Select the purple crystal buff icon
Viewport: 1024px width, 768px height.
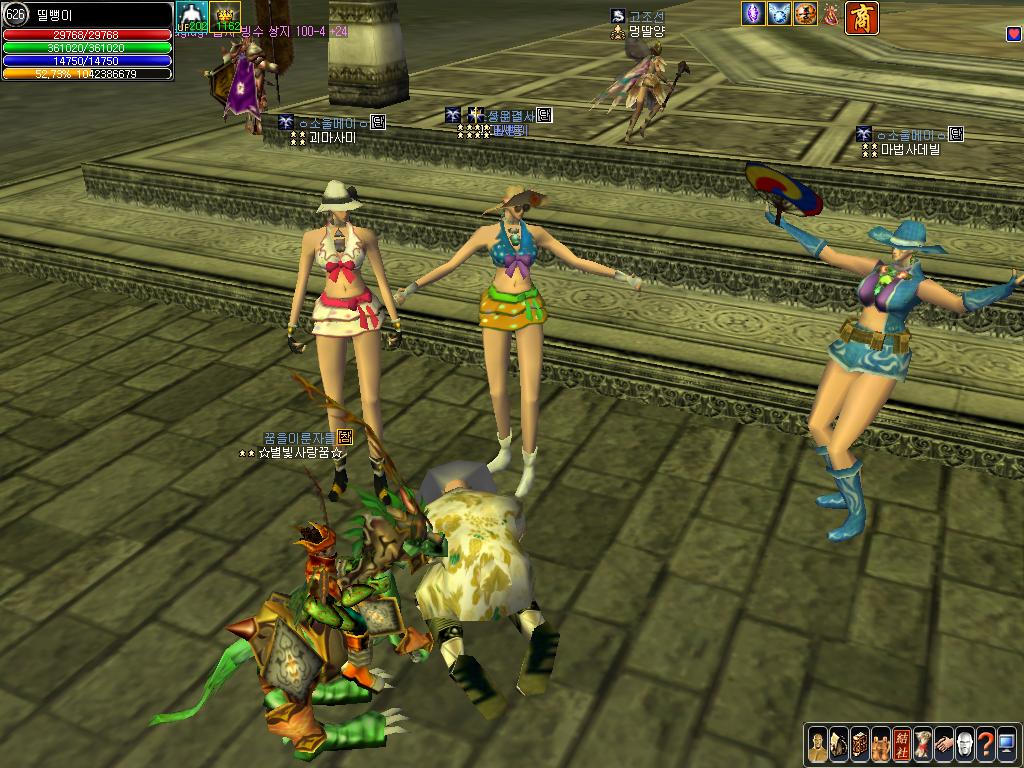[753, 14]
